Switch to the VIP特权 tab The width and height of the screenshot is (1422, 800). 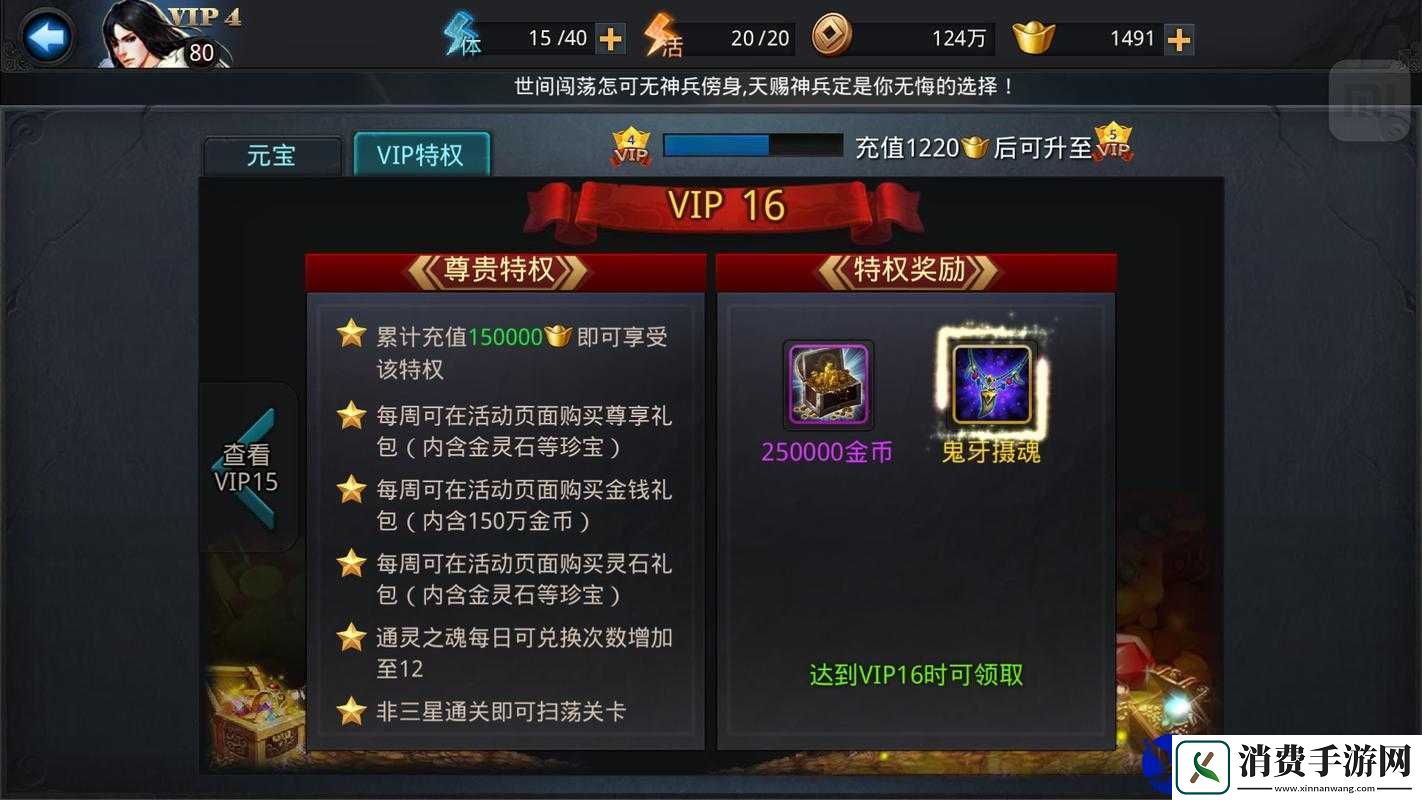point(422,153)
